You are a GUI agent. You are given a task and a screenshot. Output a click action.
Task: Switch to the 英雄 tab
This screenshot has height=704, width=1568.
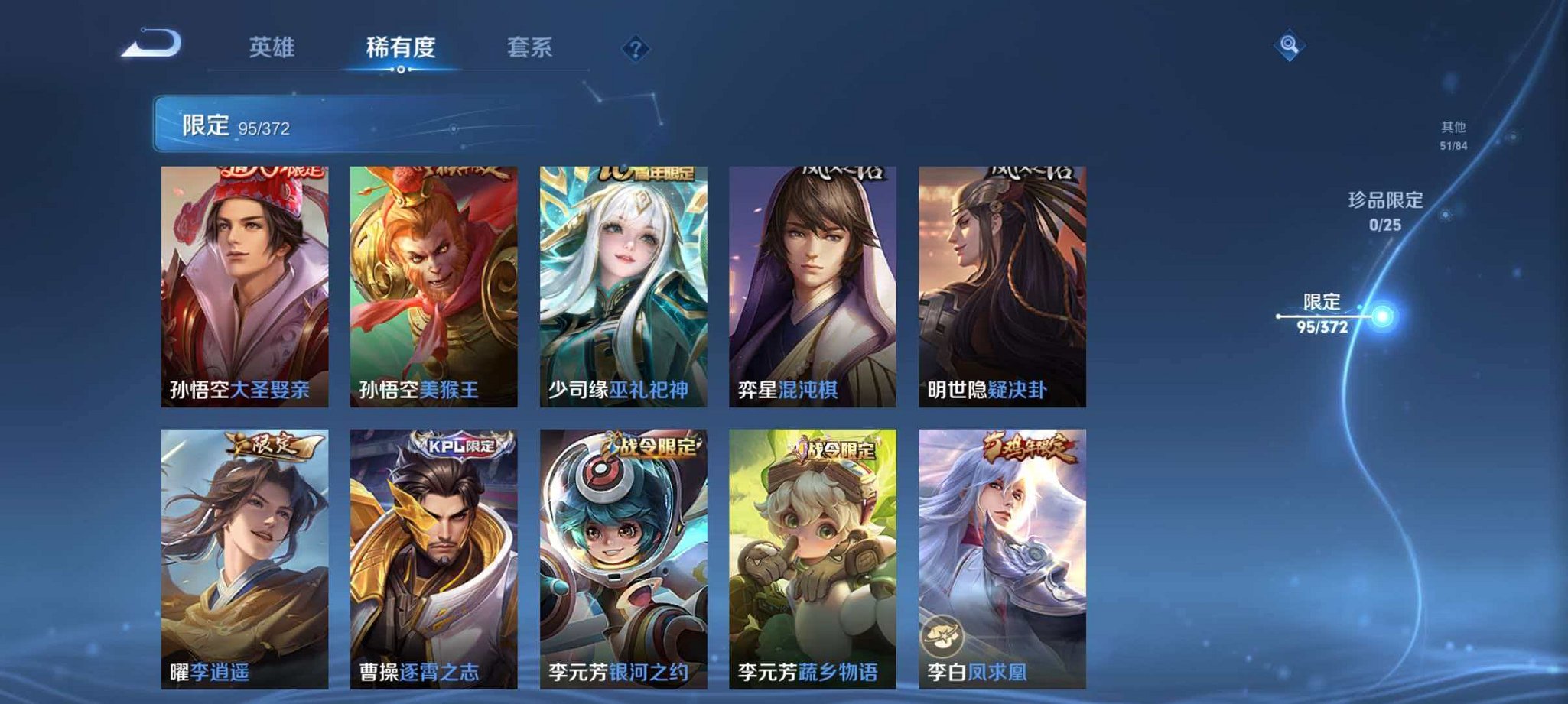click(272, 46)
